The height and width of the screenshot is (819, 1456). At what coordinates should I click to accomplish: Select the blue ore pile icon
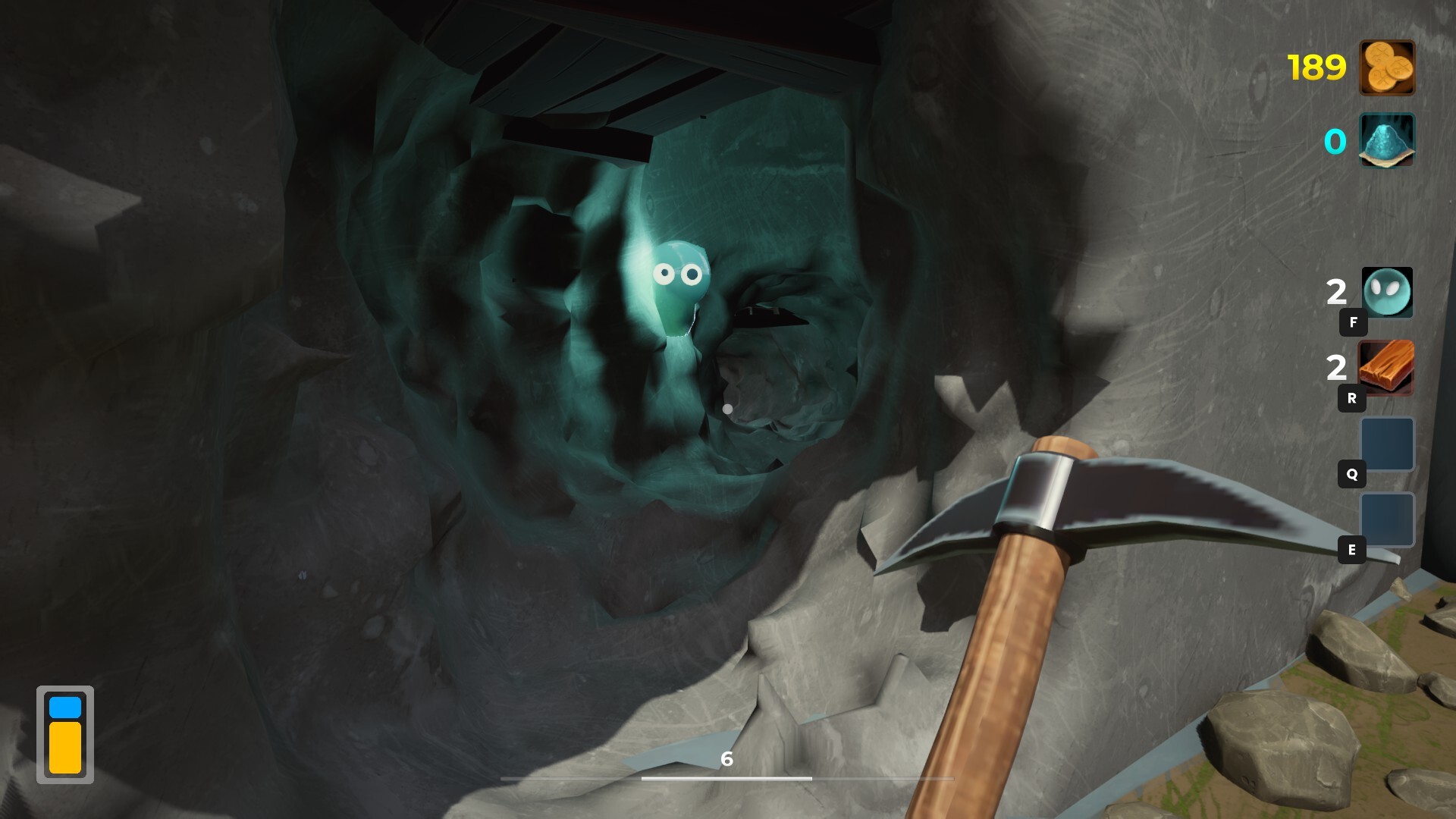(x=1387, y=141)
